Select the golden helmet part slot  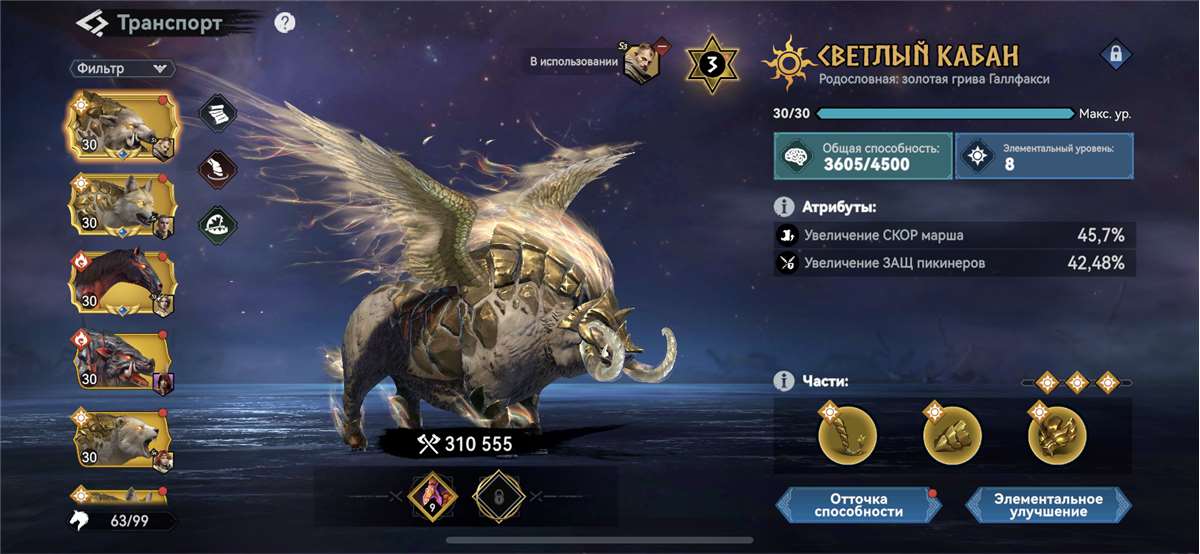click(x=1057, y=435)
